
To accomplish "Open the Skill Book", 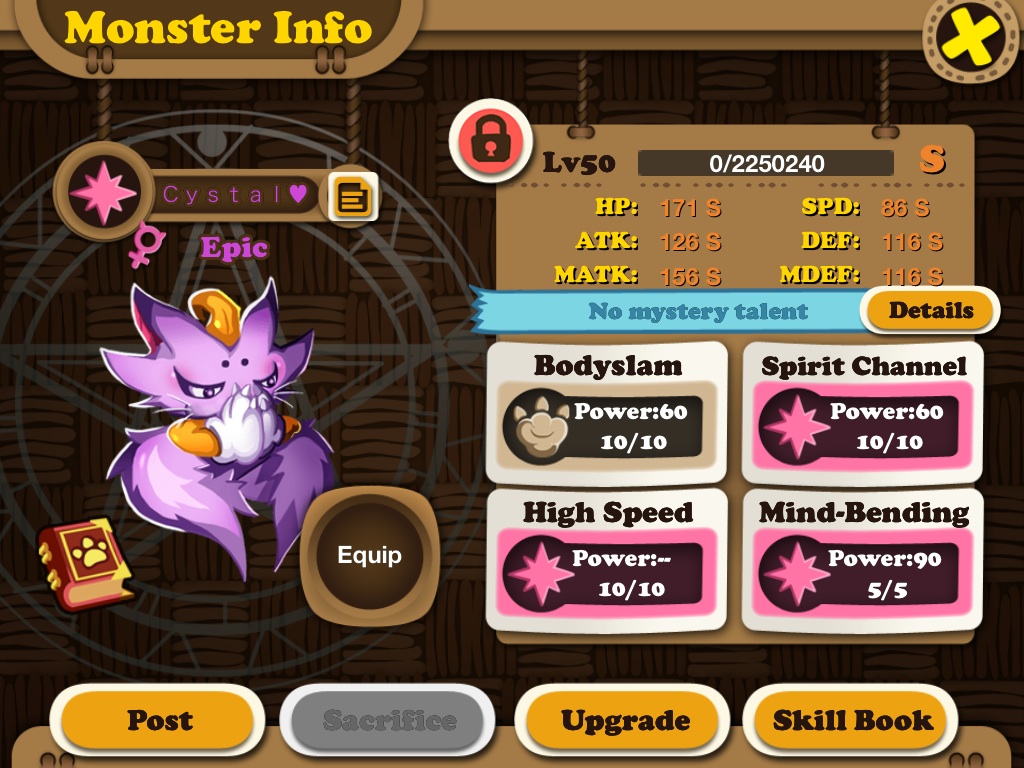I will pos(852,720).
